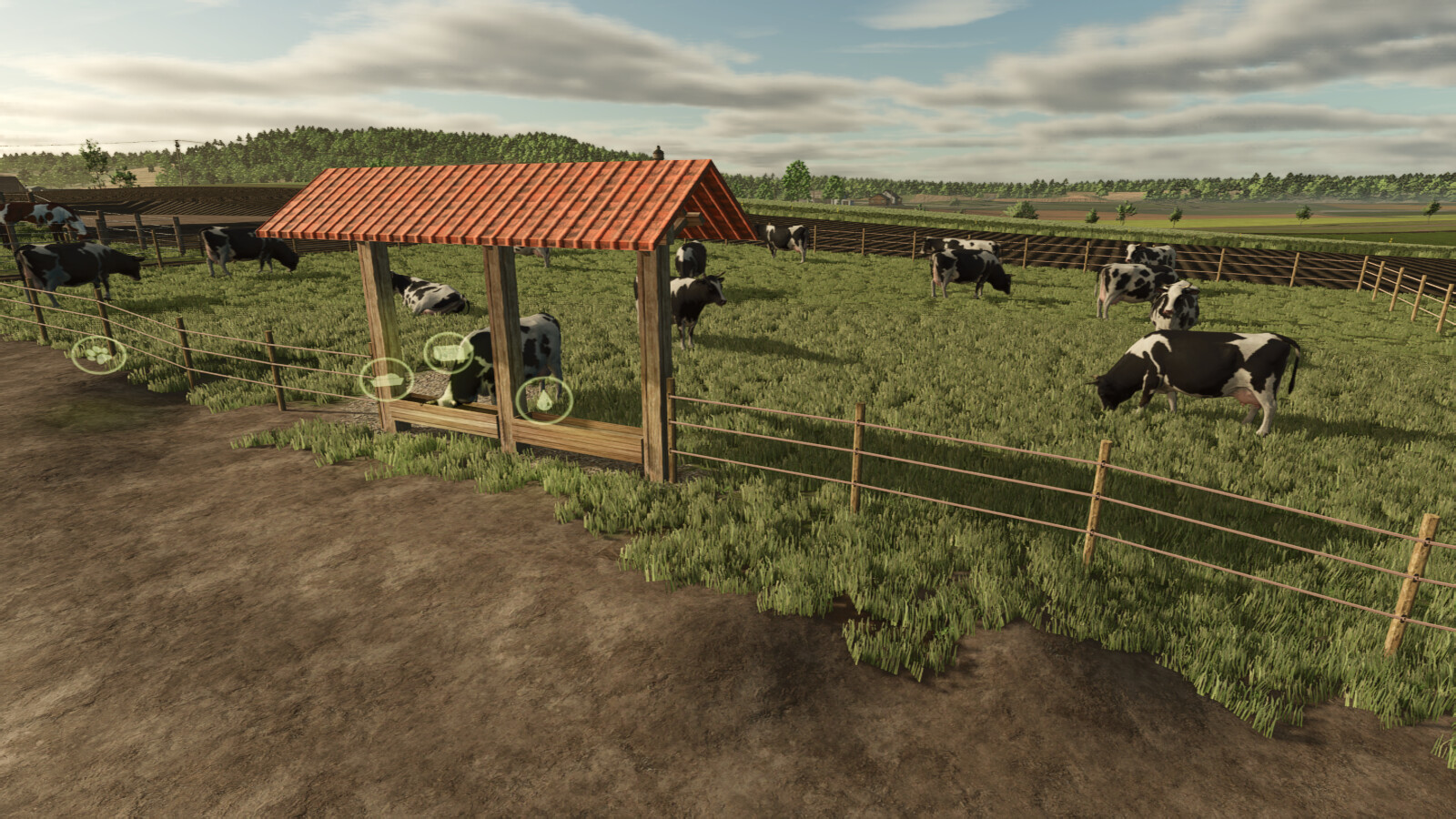
Task: Click the interaction circle beside the cow
Action: 450,354
